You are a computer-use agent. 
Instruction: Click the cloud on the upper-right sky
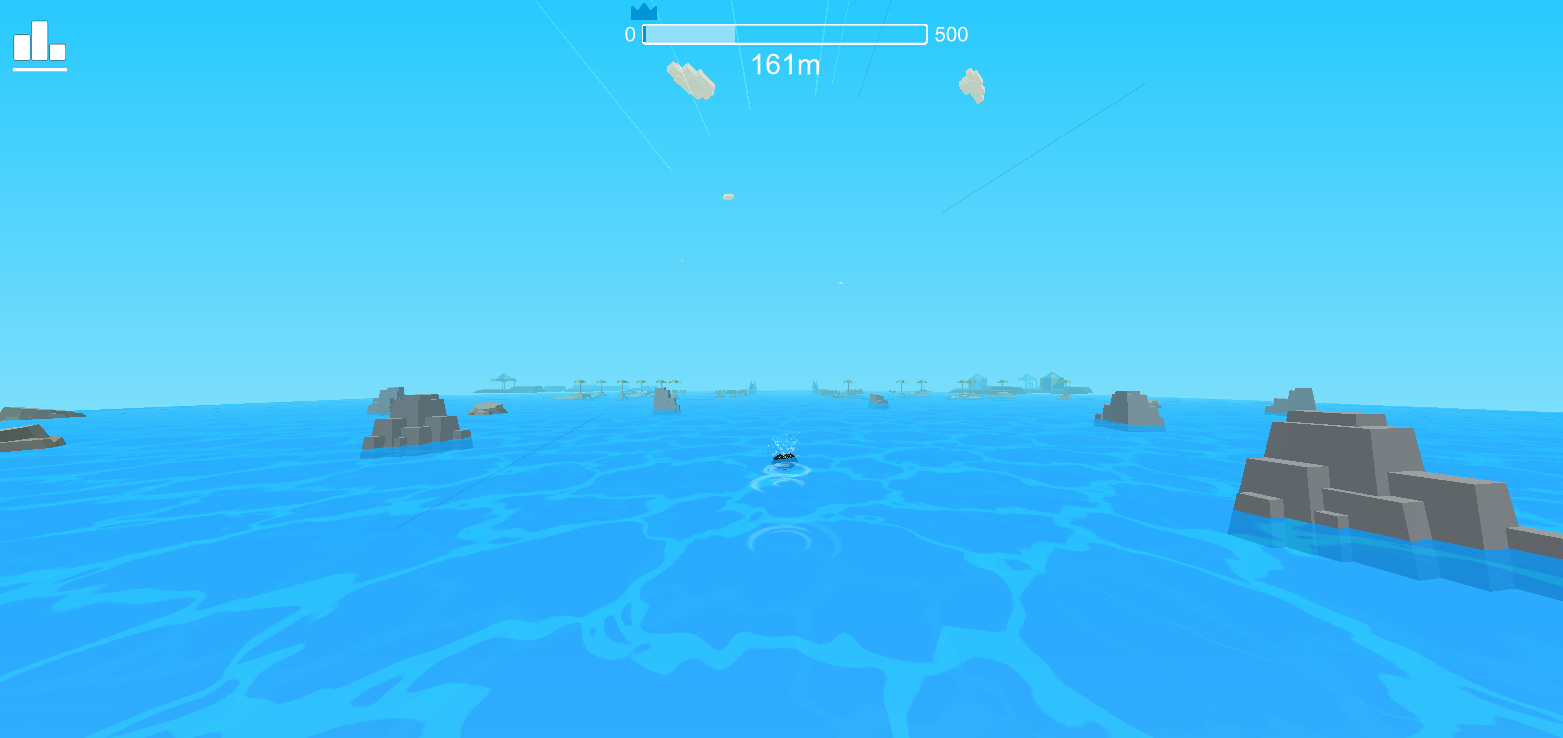pos(971,87)
